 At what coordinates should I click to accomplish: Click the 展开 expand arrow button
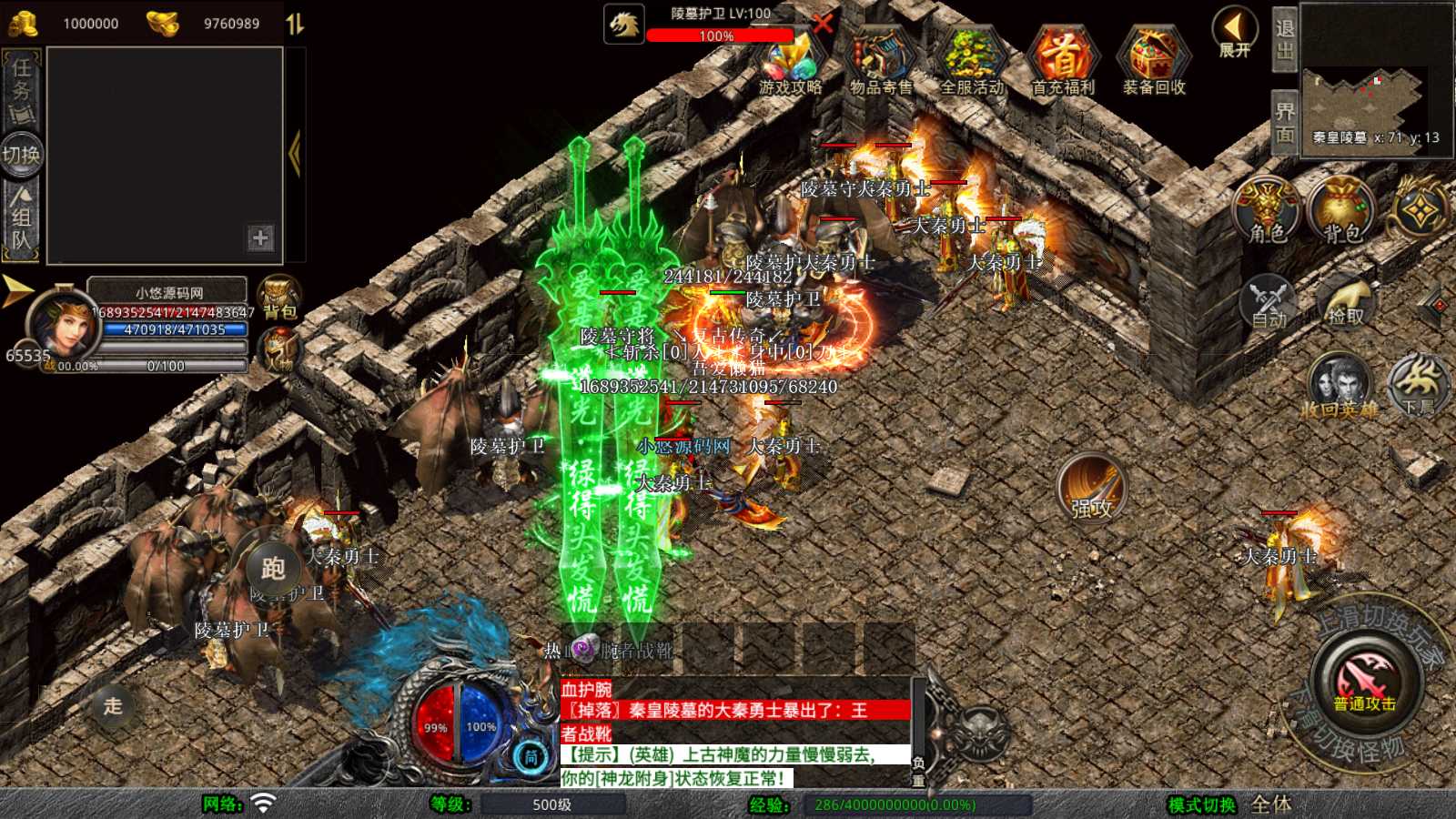tap(1235, 31)
